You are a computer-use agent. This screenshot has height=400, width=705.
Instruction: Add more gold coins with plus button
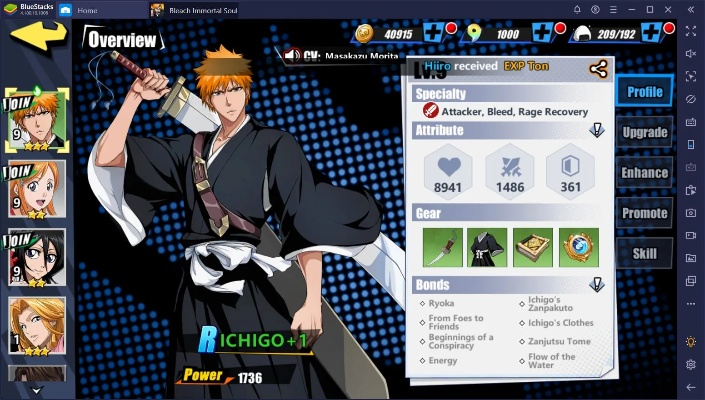pyautogui.click(x=435, y=34)
